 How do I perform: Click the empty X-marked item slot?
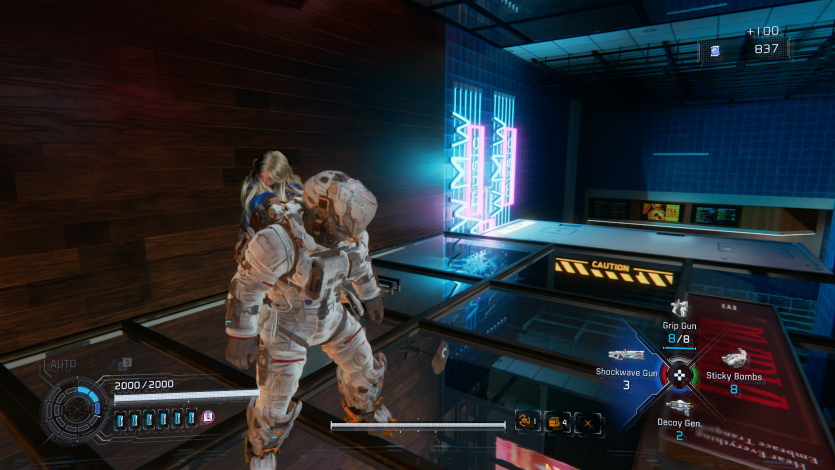[590, 423]
